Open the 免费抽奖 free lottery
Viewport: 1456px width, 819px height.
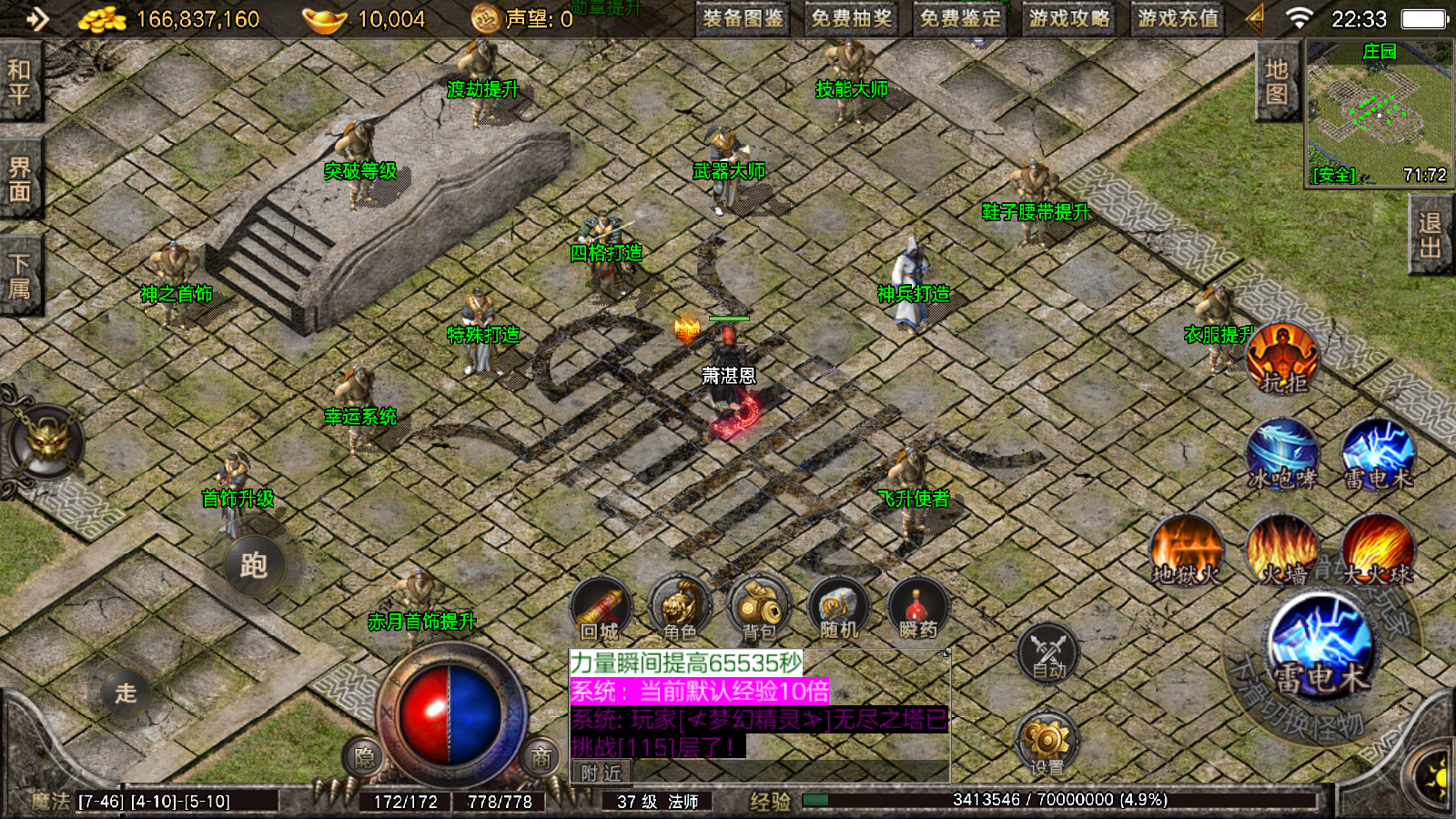point(851,18)
